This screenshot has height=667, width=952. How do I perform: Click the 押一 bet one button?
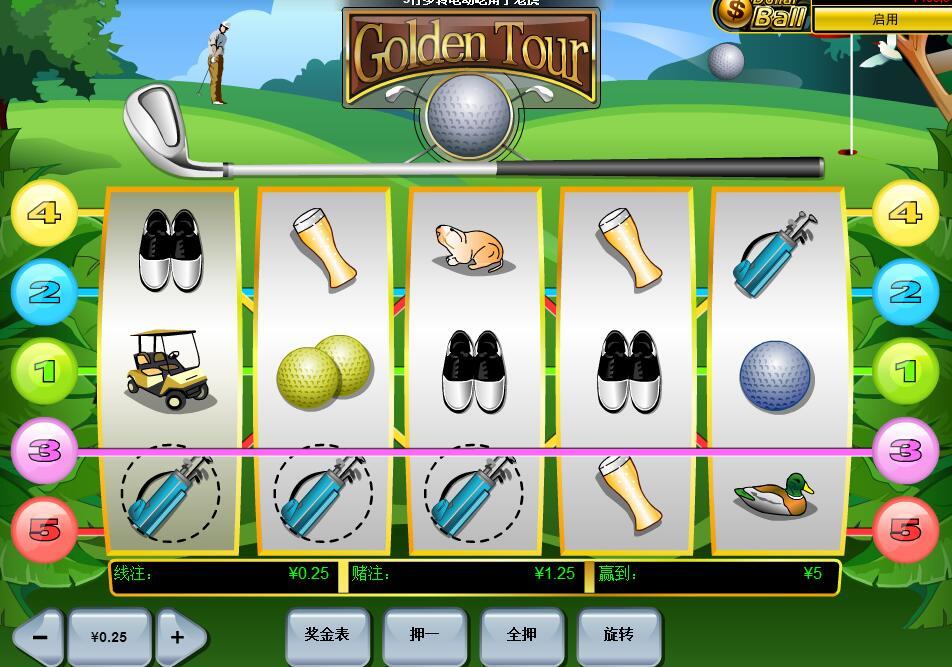pos(425,635)
